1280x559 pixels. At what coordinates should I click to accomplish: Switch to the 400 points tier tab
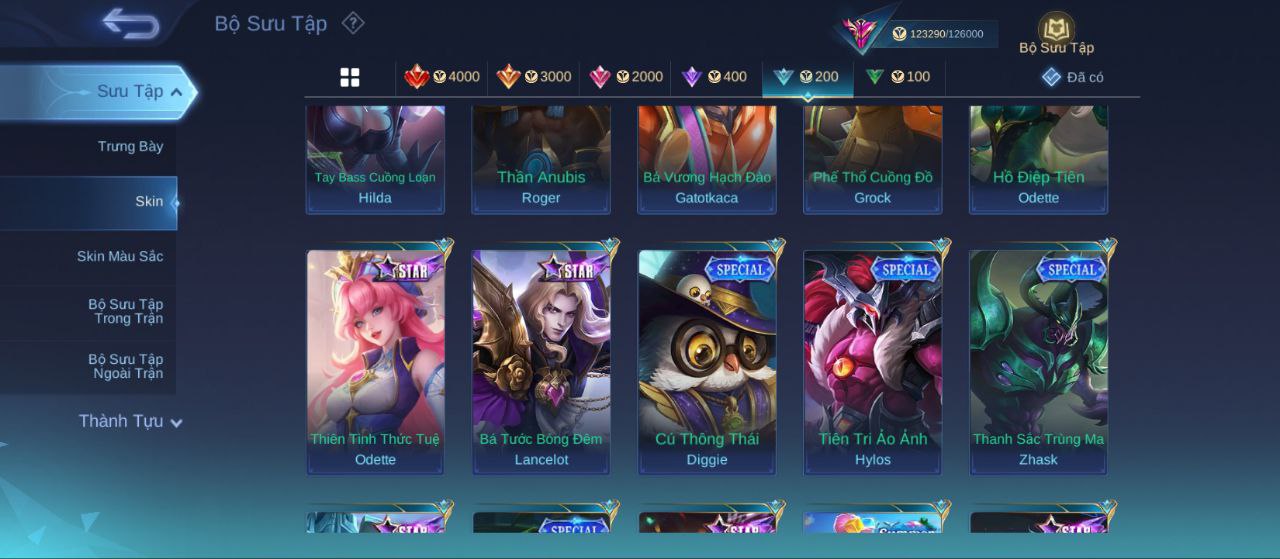pos(714,77)
